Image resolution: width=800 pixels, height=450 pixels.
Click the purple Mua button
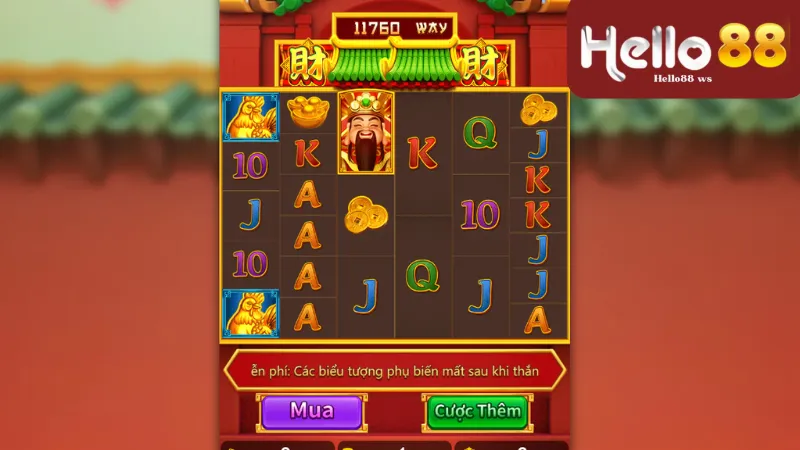pos(311,410)
